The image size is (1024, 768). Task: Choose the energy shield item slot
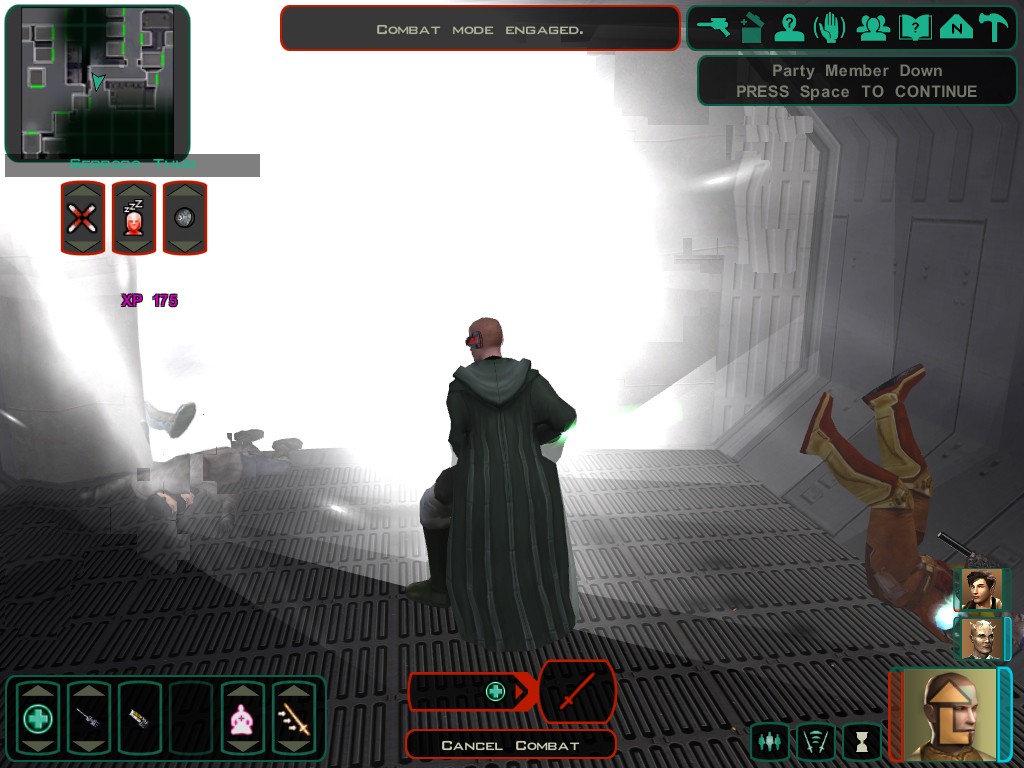tap(139, 717)
